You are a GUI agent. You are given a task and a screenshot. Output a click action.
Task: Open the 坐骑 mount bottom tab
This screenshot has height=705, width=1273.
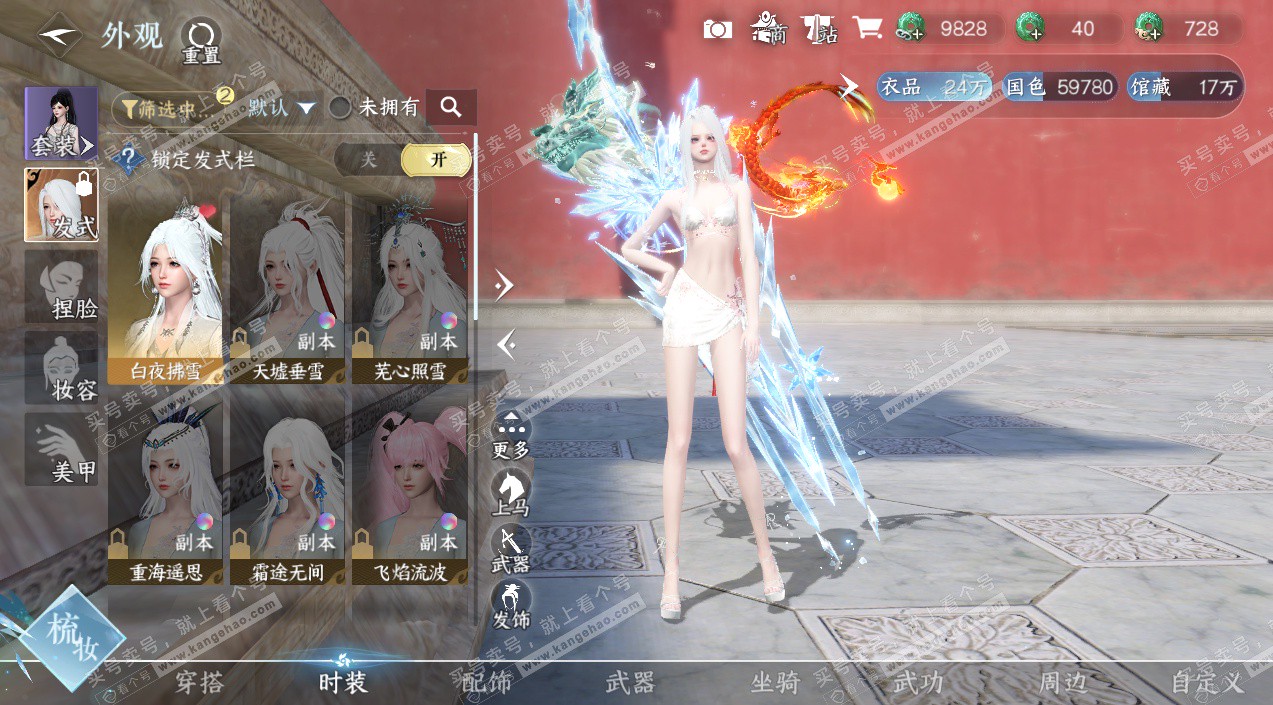pos(775,683)
